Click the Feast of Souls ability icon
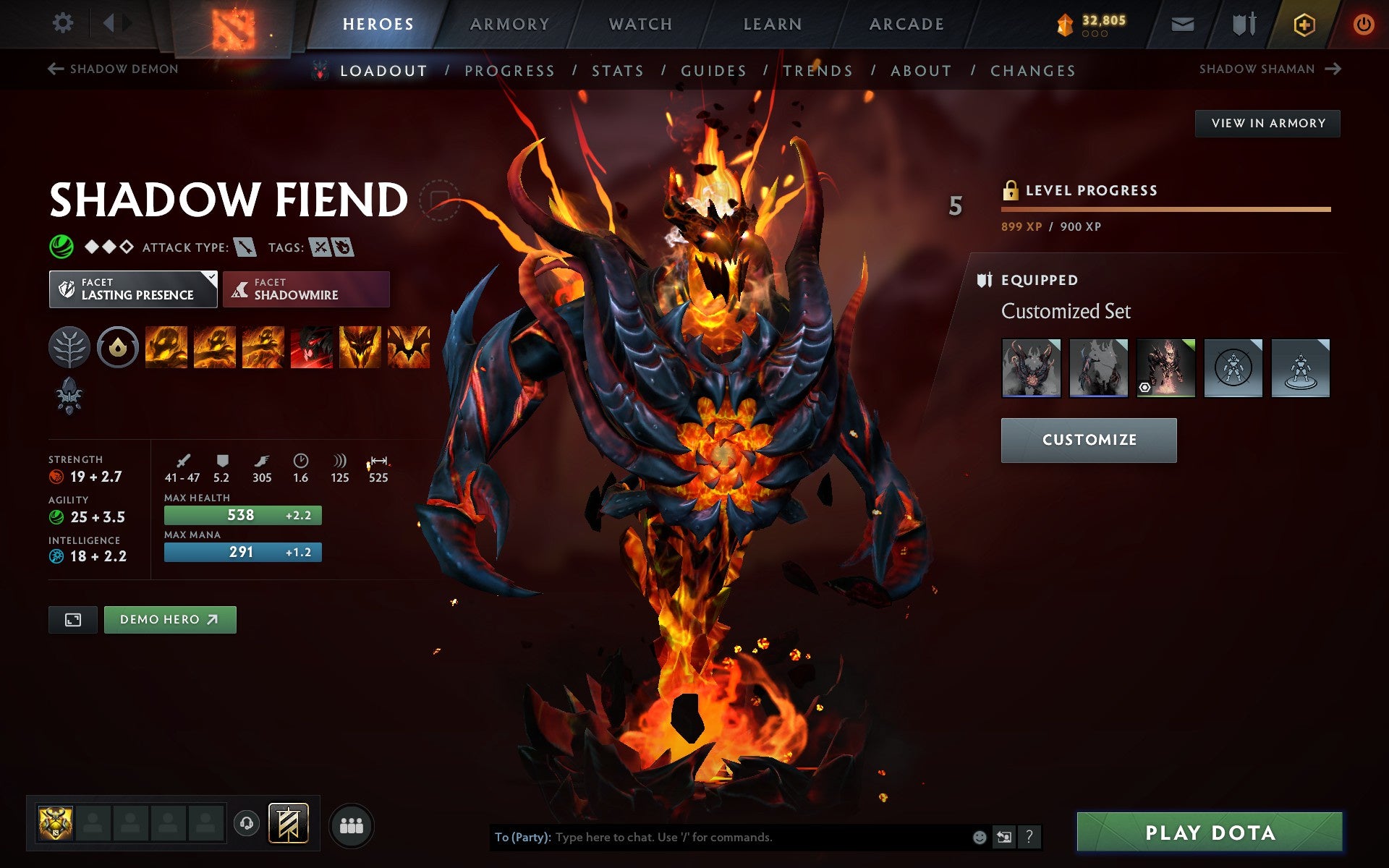The width and height of the screenshot is (1389, 868). click(314, 347)
